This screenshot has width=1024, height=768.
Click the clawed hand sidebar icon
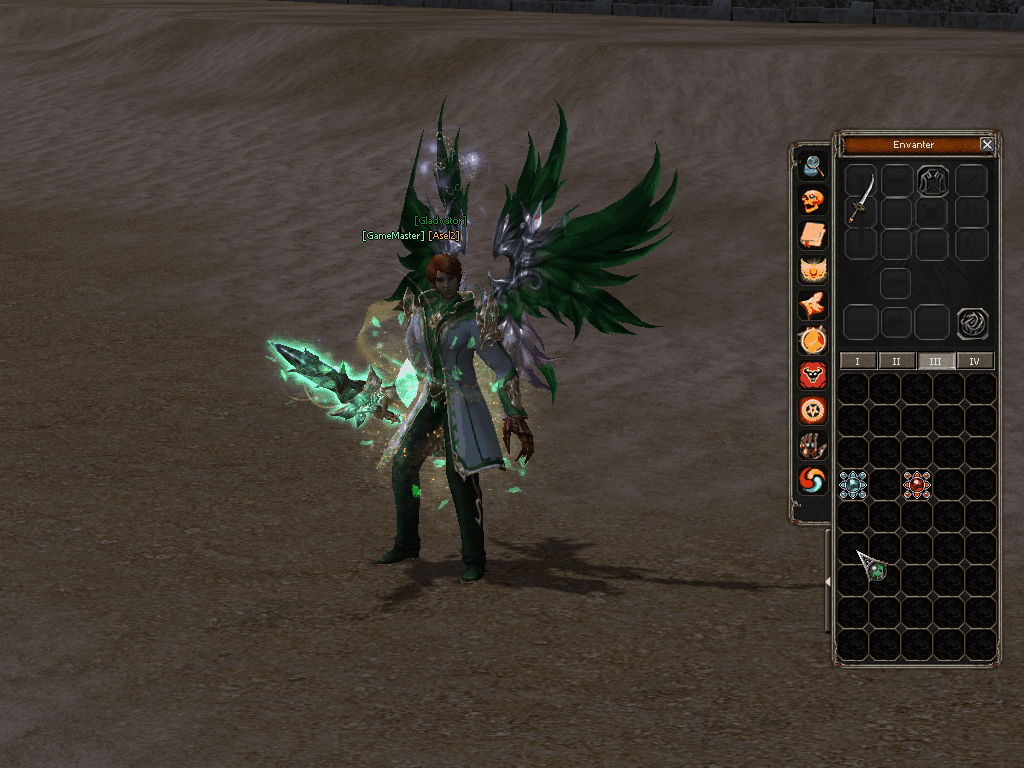click(813, 446)
